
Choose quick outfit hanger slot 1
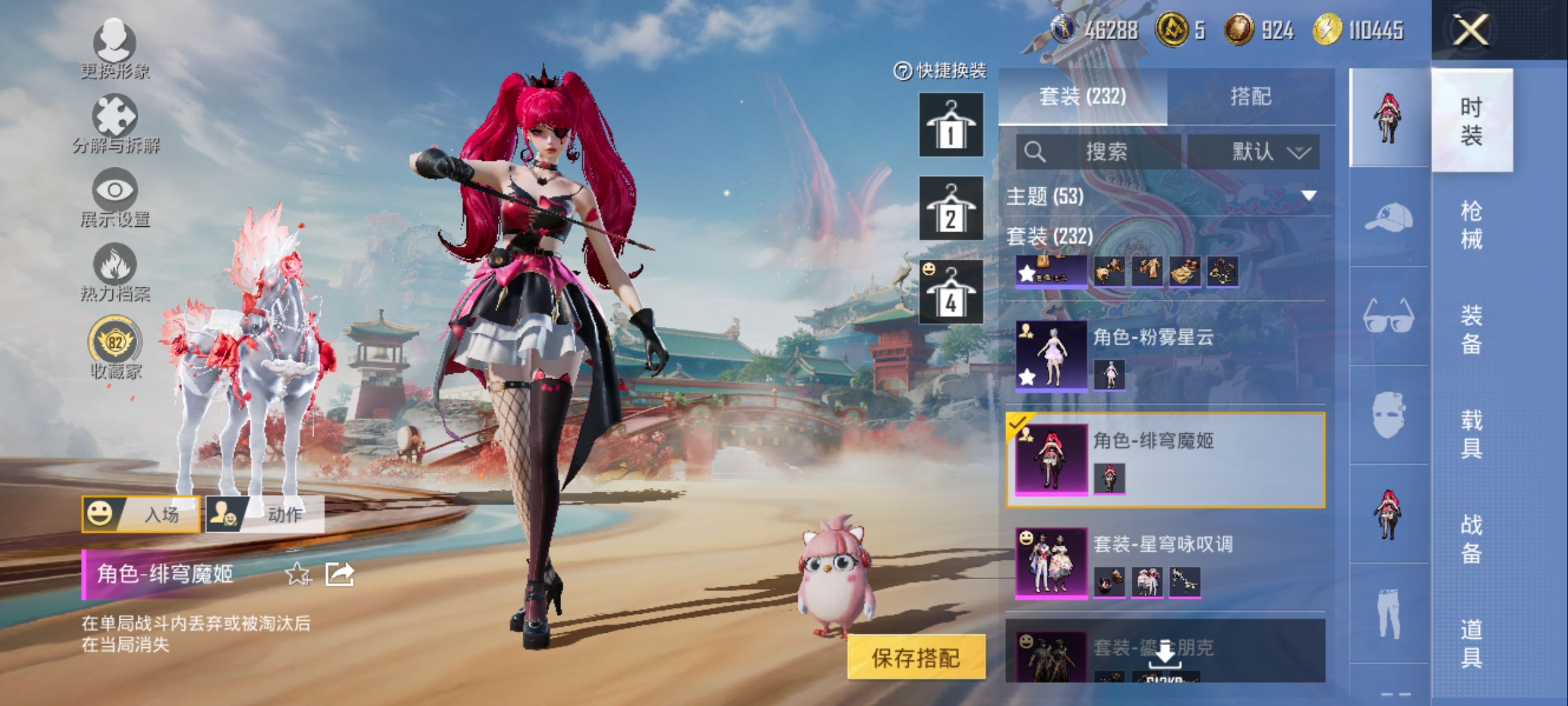(951, 125)
